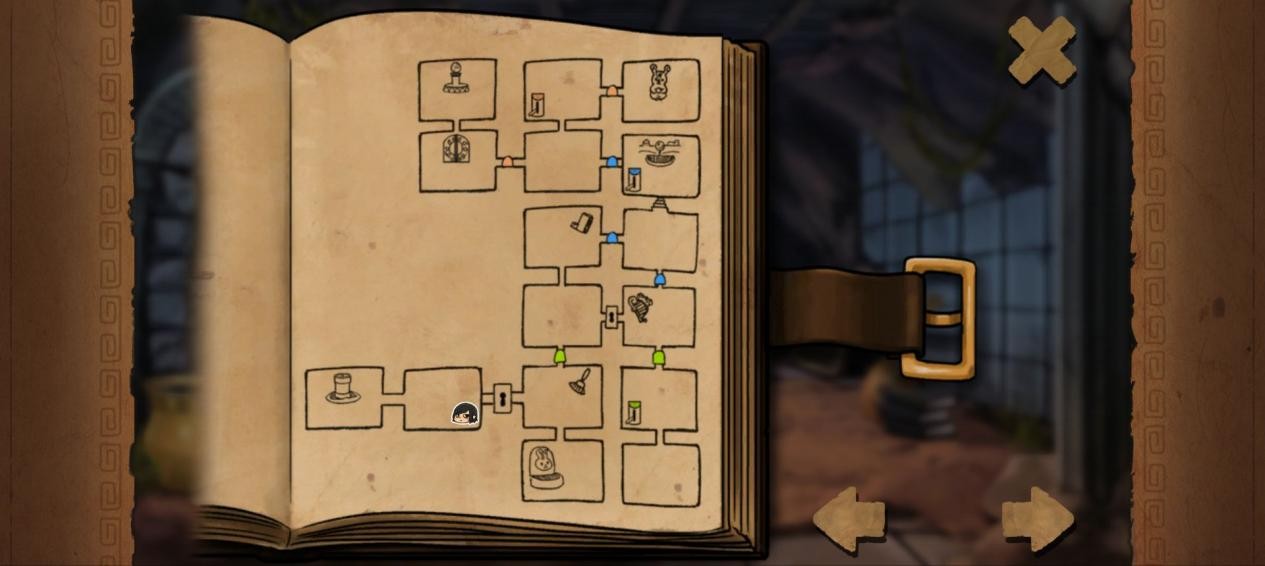Viewport: 1265px width, 566px height.
Task: Turn to the next page with right arrow
Action: [x=1038, y=519]
